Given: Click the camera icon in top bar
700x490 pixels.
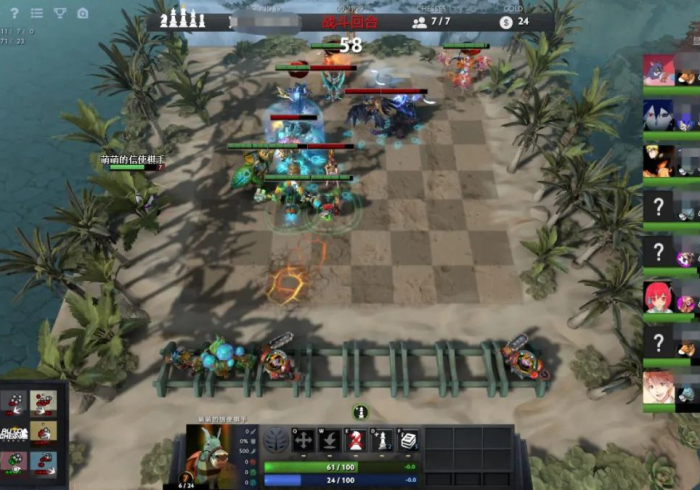Looking at the screenshot, I should (83, 13).
